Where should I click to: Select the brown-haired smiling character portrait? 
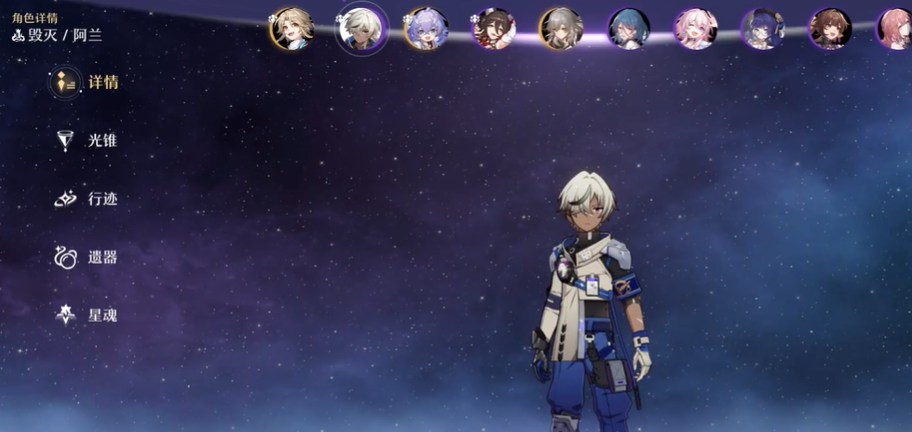pyautogui.click(x=830, y=29)
